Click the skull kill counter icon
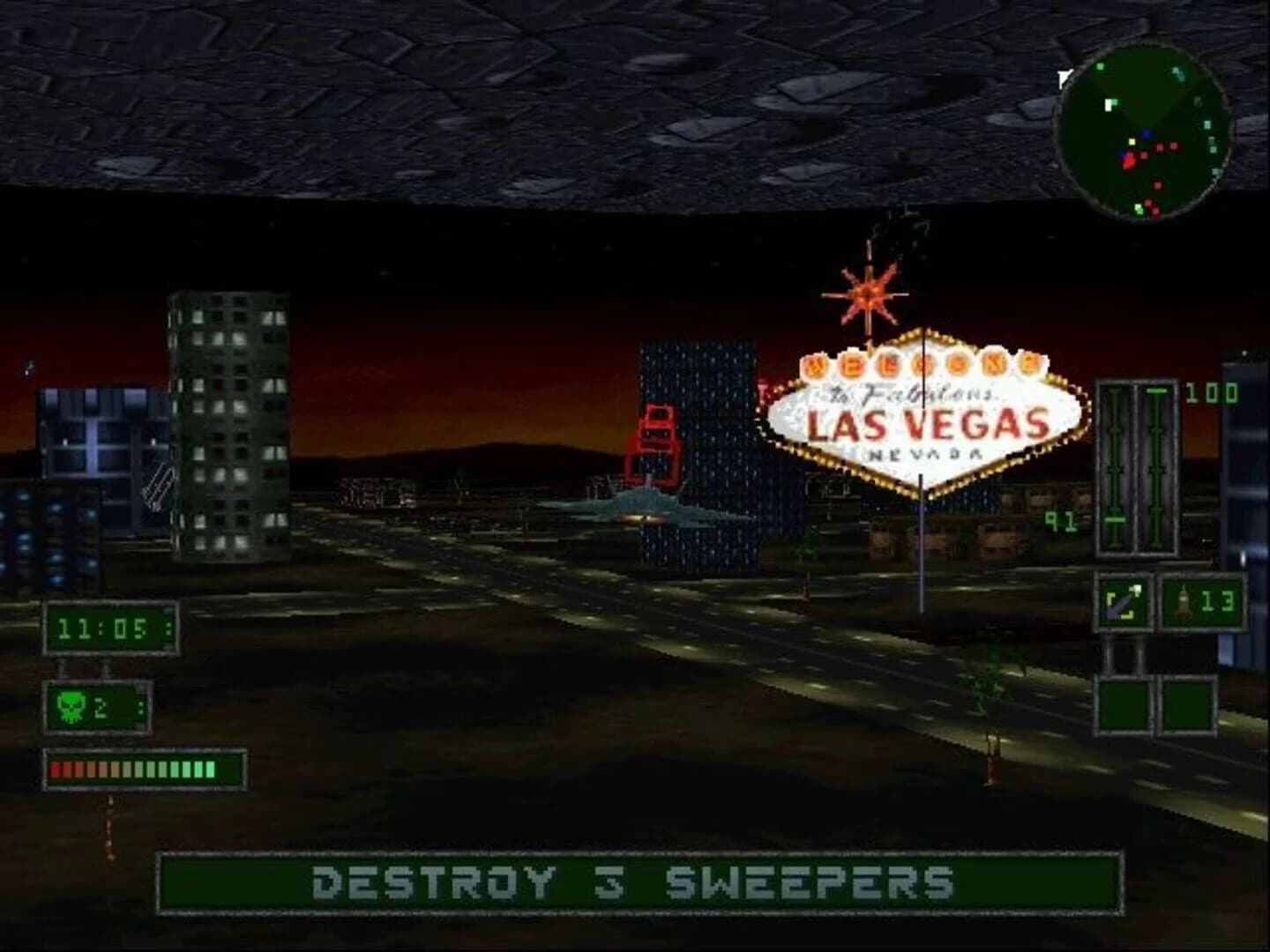This screenshot has width=1270, height=952. click(x=70, y=705)
